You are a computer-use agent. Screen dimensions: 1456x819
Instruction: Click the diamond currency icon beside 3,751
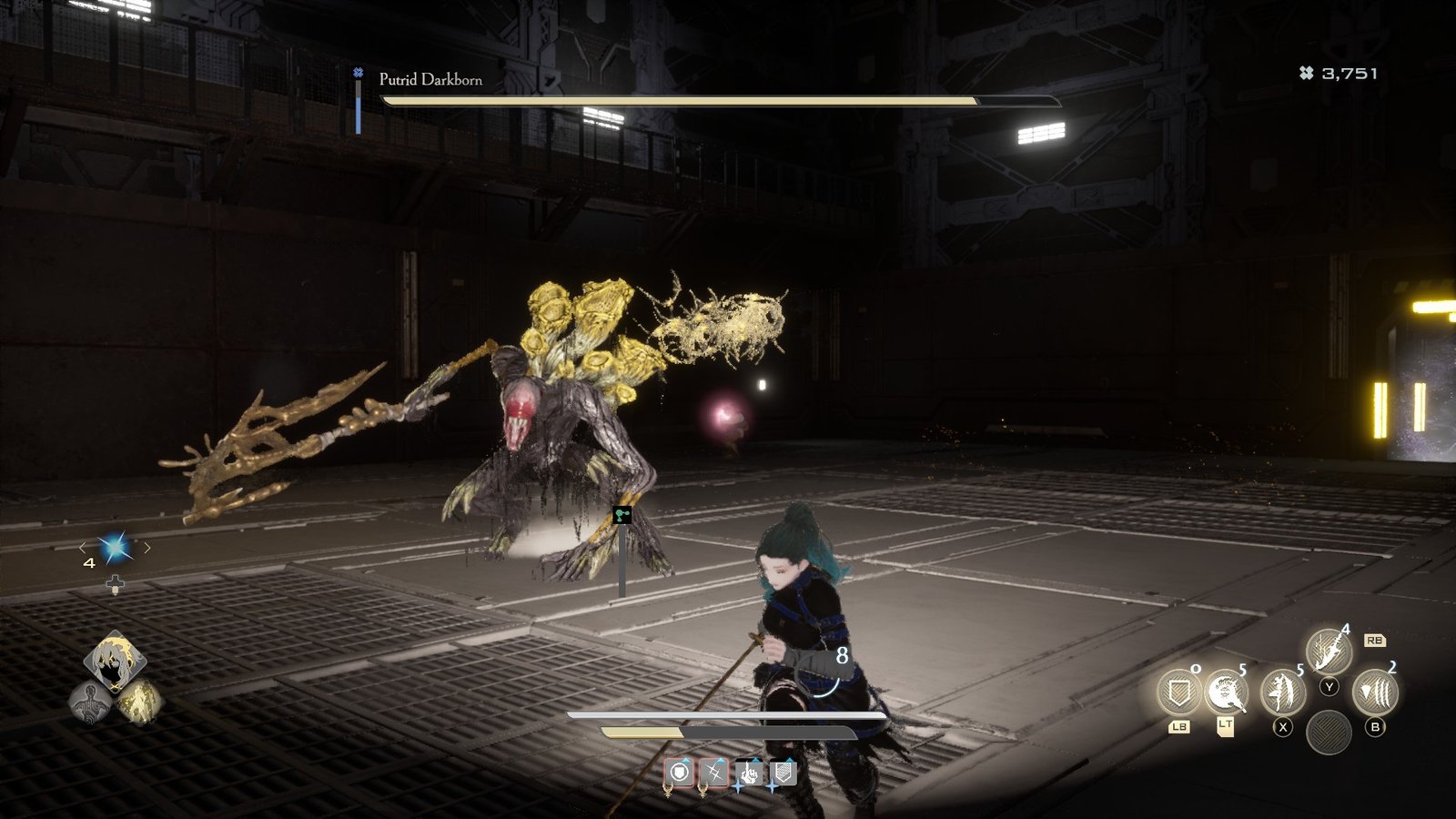1305,75
